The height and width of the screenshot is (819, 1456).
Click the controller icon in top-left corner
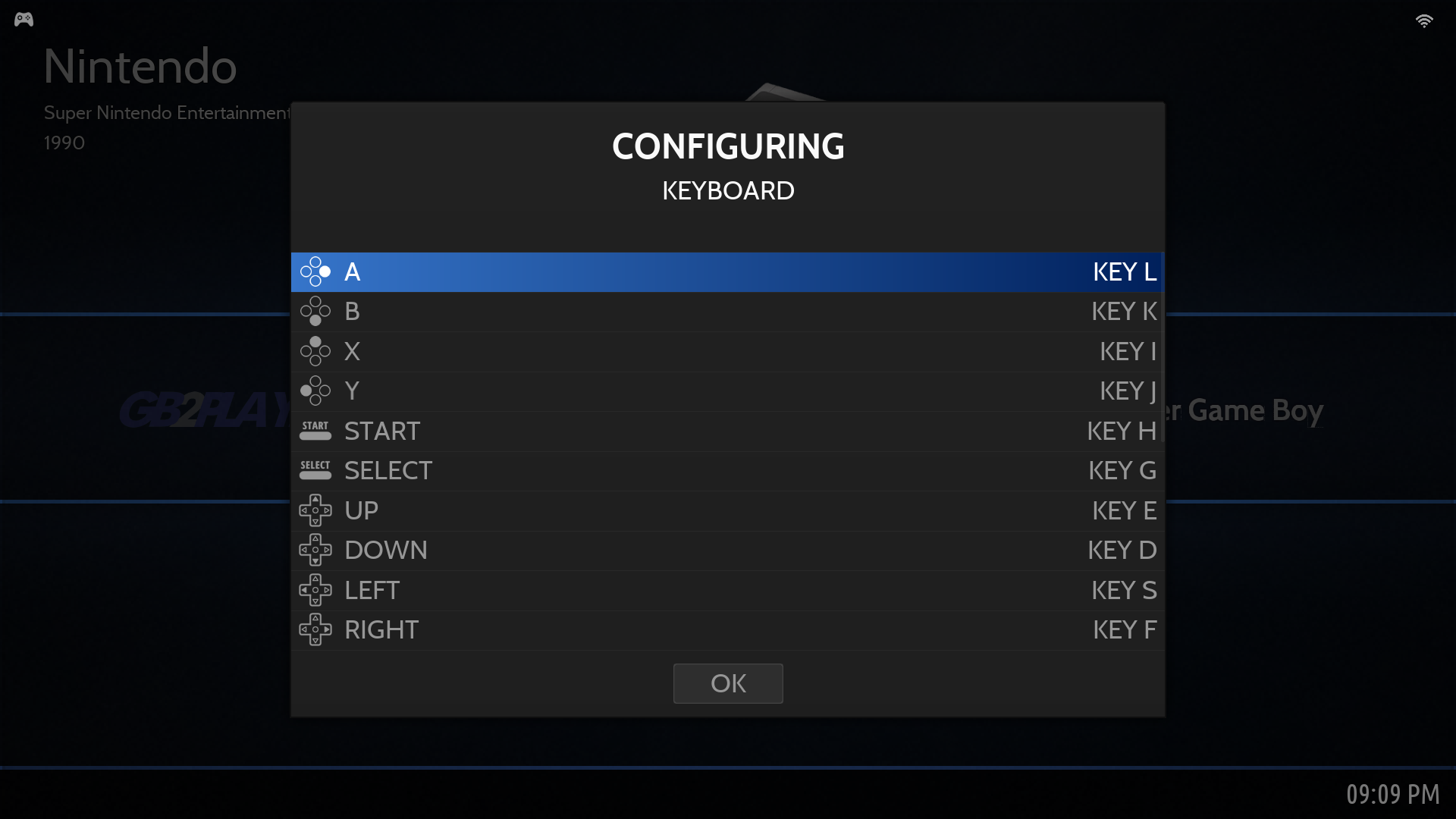pyautogui.click(x=24, y=19)
